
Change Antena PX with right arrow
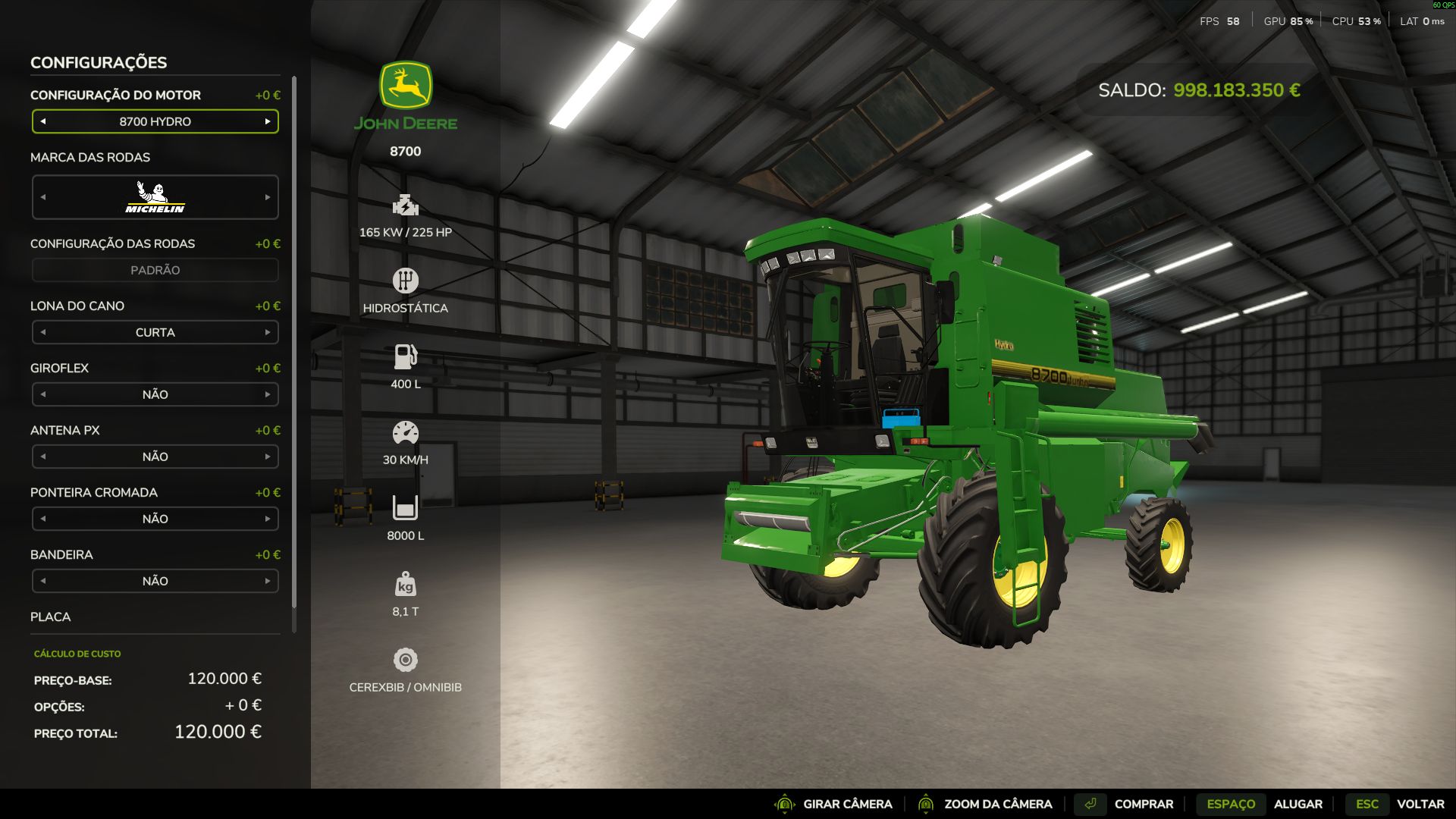(x=268, y=457)
